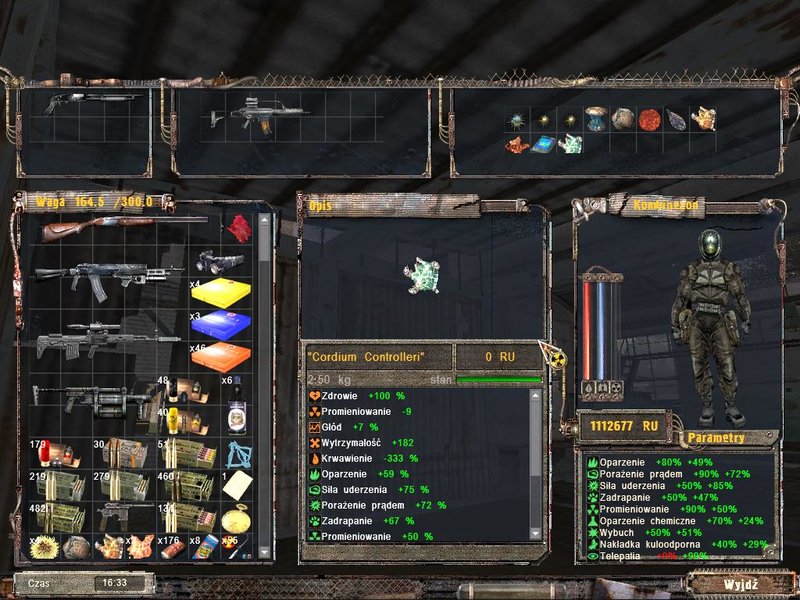This screenshot has width=800, height=600.
Task: Select the orange fireball artifact on belt
Action: click(650, 119)
